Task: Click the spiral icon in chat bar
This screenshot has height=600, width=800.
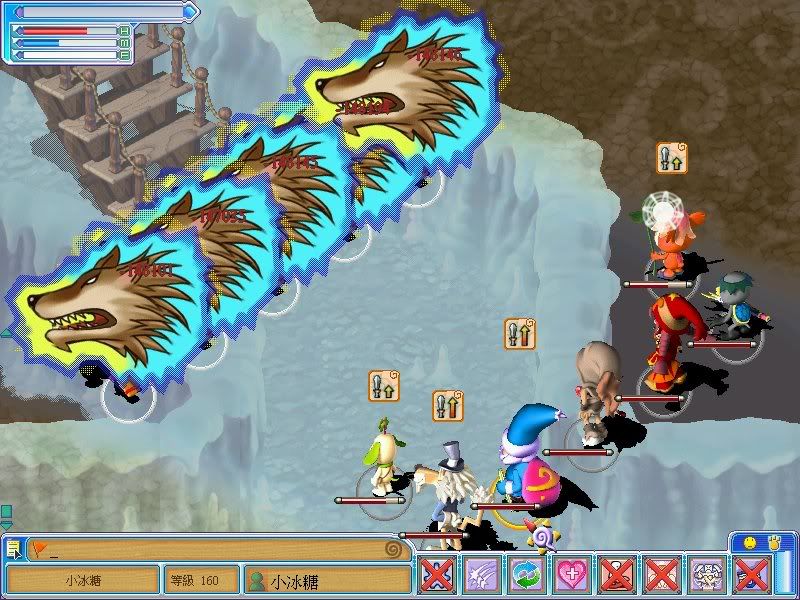Action: pyautogui.click(x=397, y=549)
